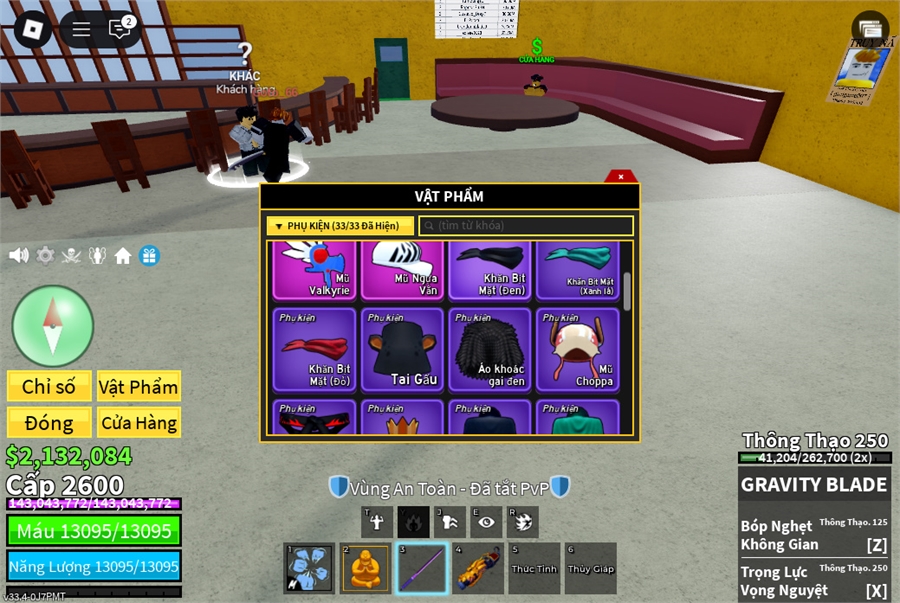Open the Roblox chat overlay

click(x=120, y=29)
